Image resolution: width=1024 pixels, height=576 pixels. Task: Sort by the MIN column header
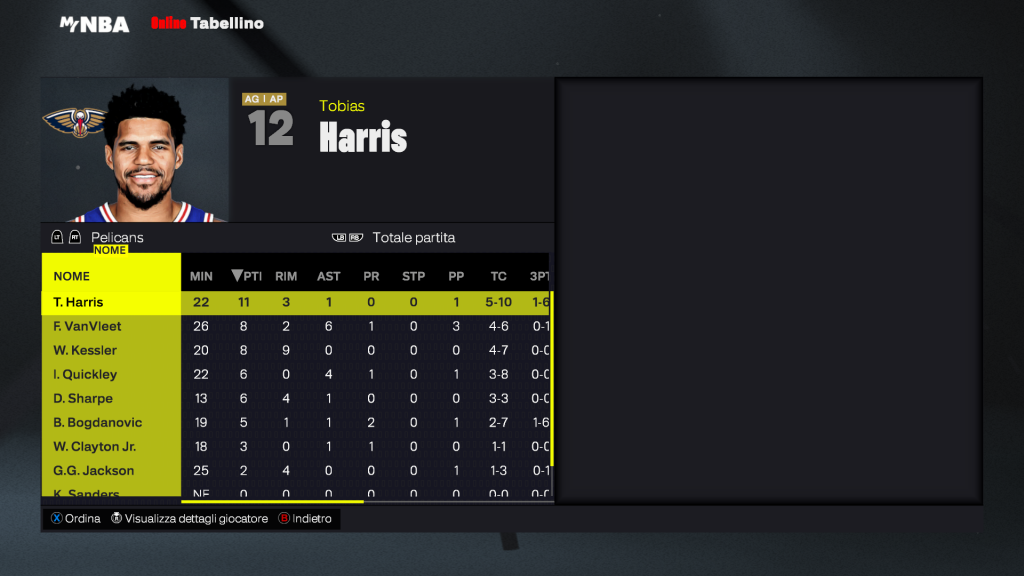tap(201, 276)
